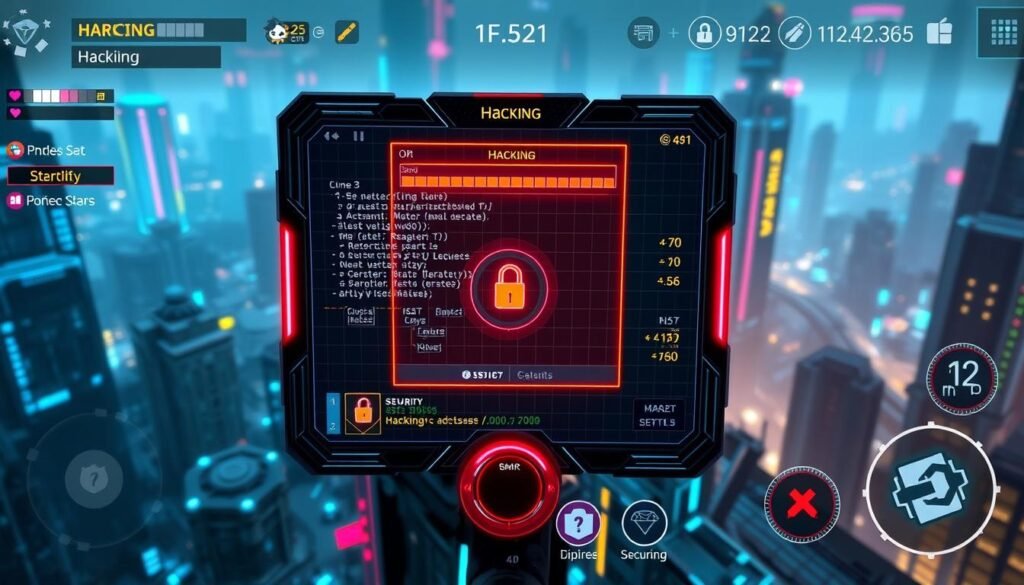The width and height of the screenshot is (1024, 585).
Task: Click the book icon beside the 112.42.365 counter
Action: (x=939, y=33)
